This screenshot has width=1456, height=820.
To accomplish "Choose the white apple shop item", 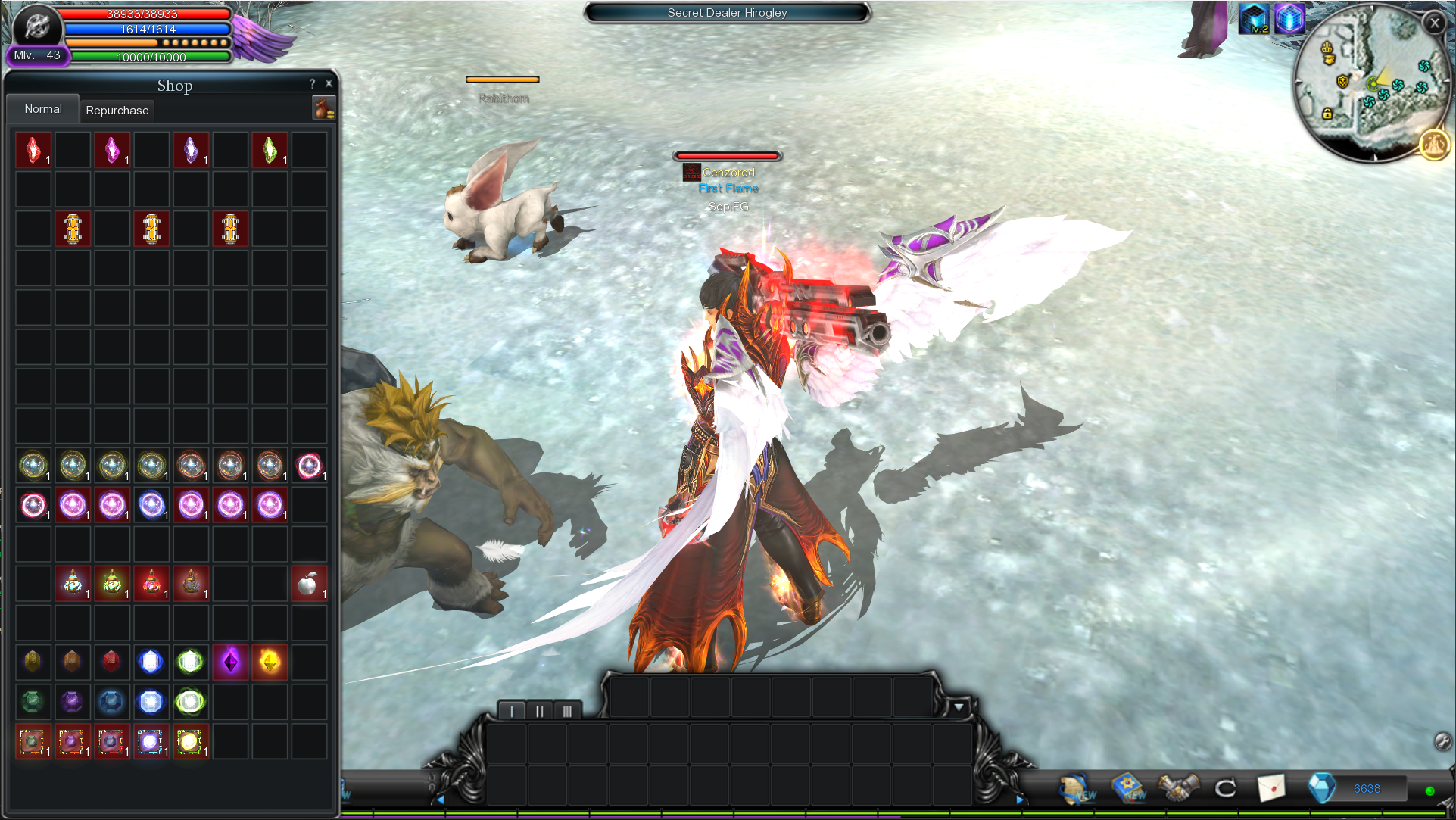I will 308,584.
